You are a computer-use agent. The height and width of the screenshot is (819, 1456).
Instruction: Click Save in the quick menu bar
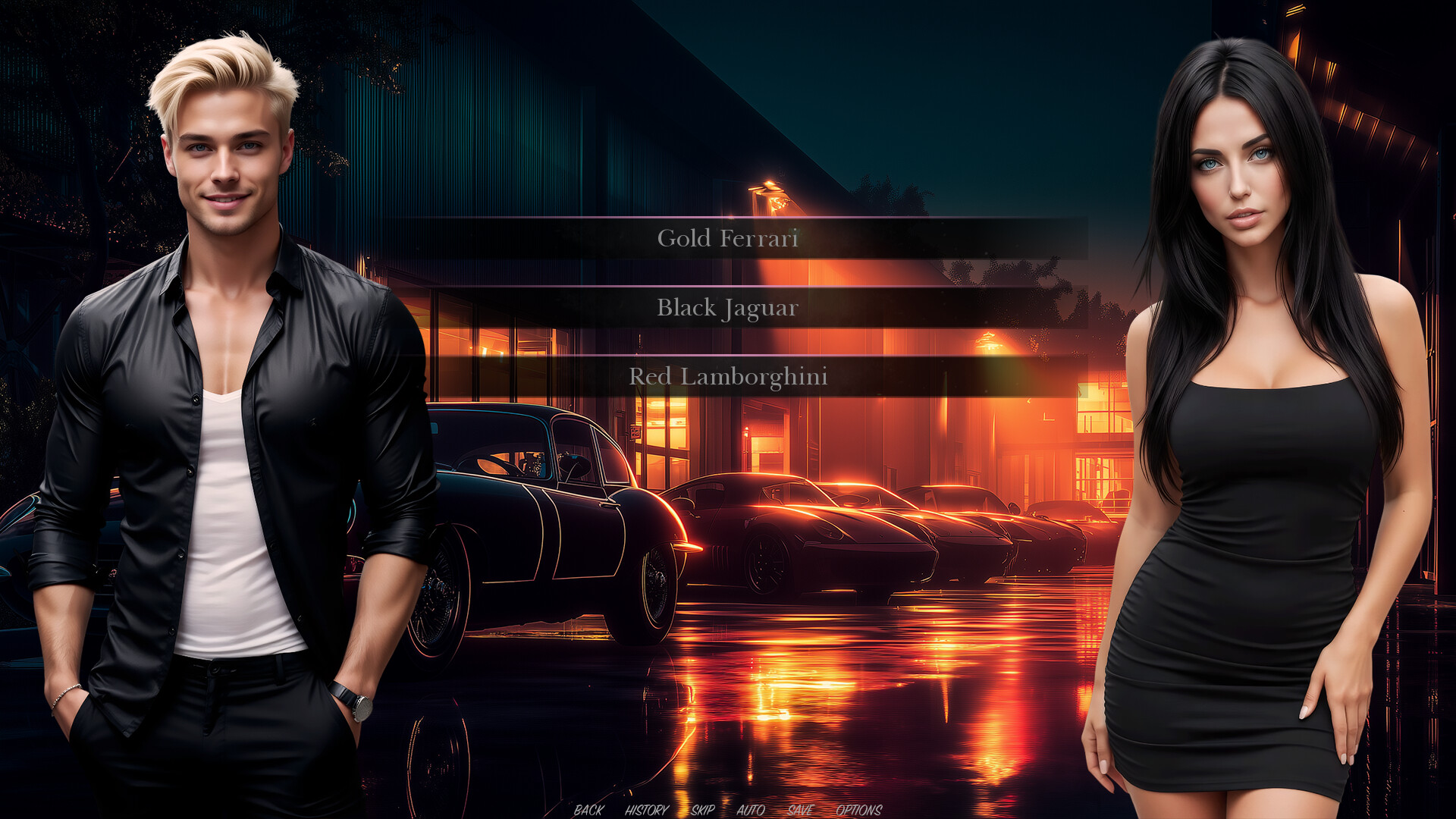pyautogui.click(x=799, y=810)
